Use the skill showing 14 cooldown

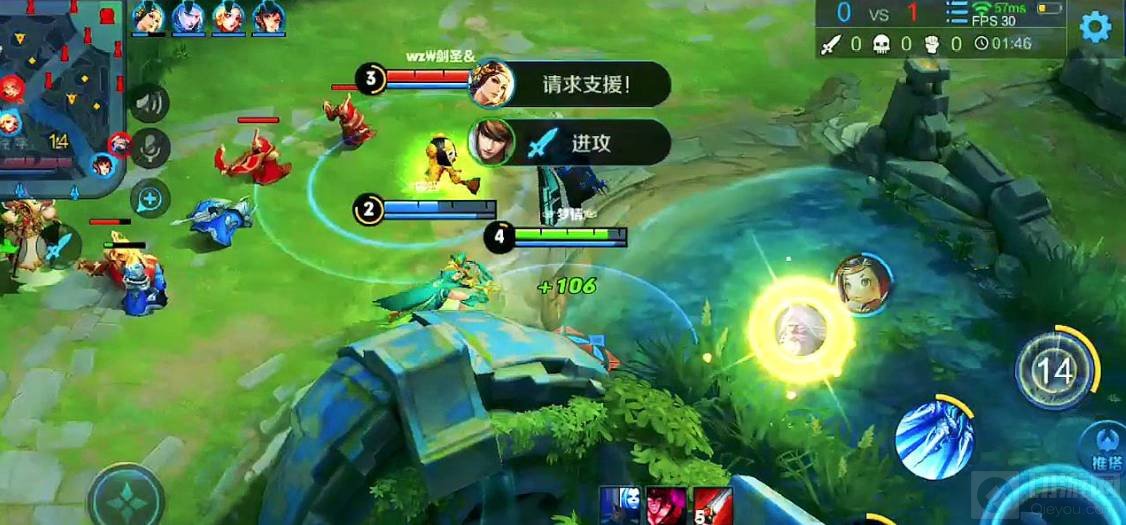click(x=1054, y=370)
